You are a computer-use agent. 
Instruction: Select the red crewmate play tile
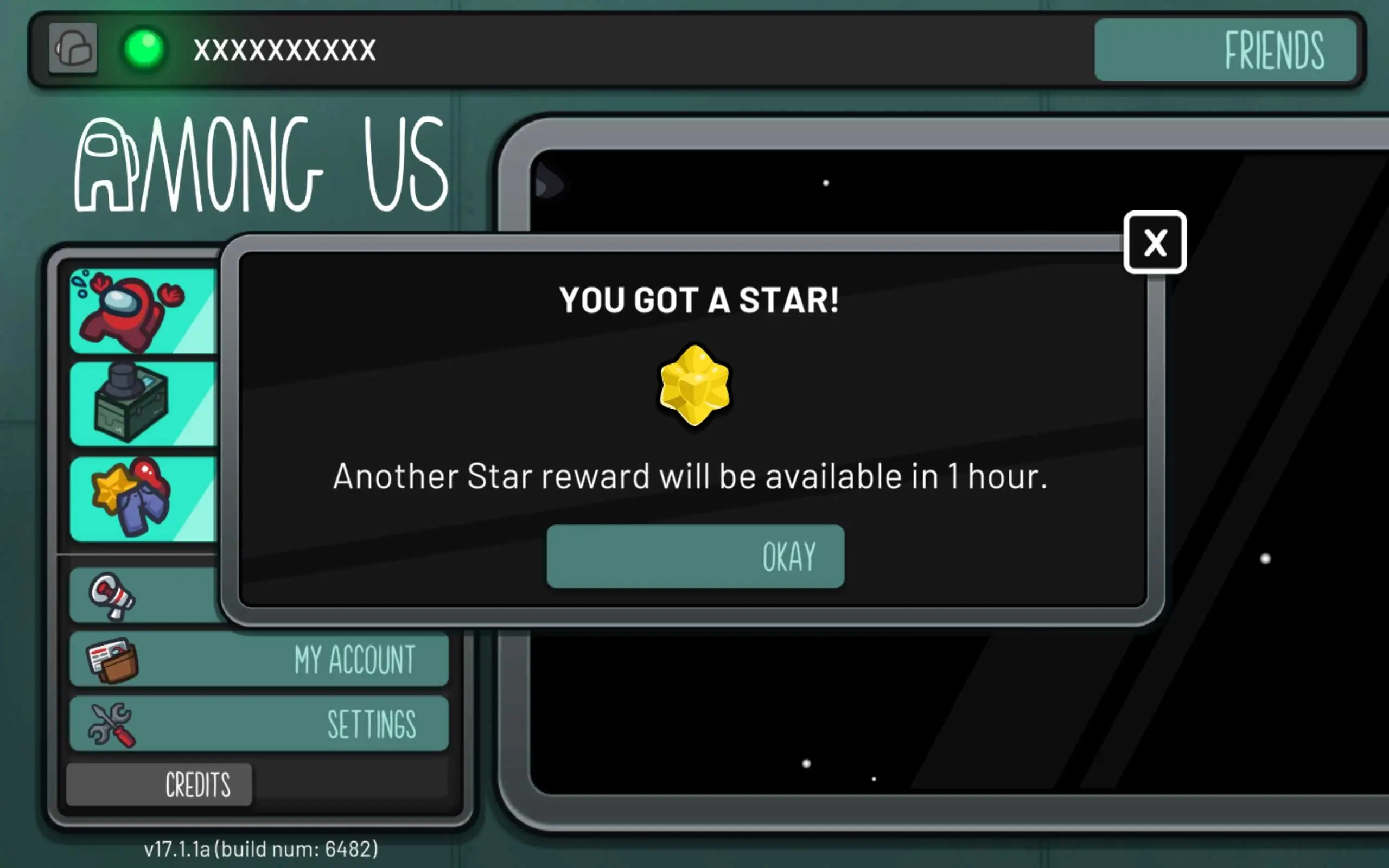pyautogui.click(x=142, y=311)
